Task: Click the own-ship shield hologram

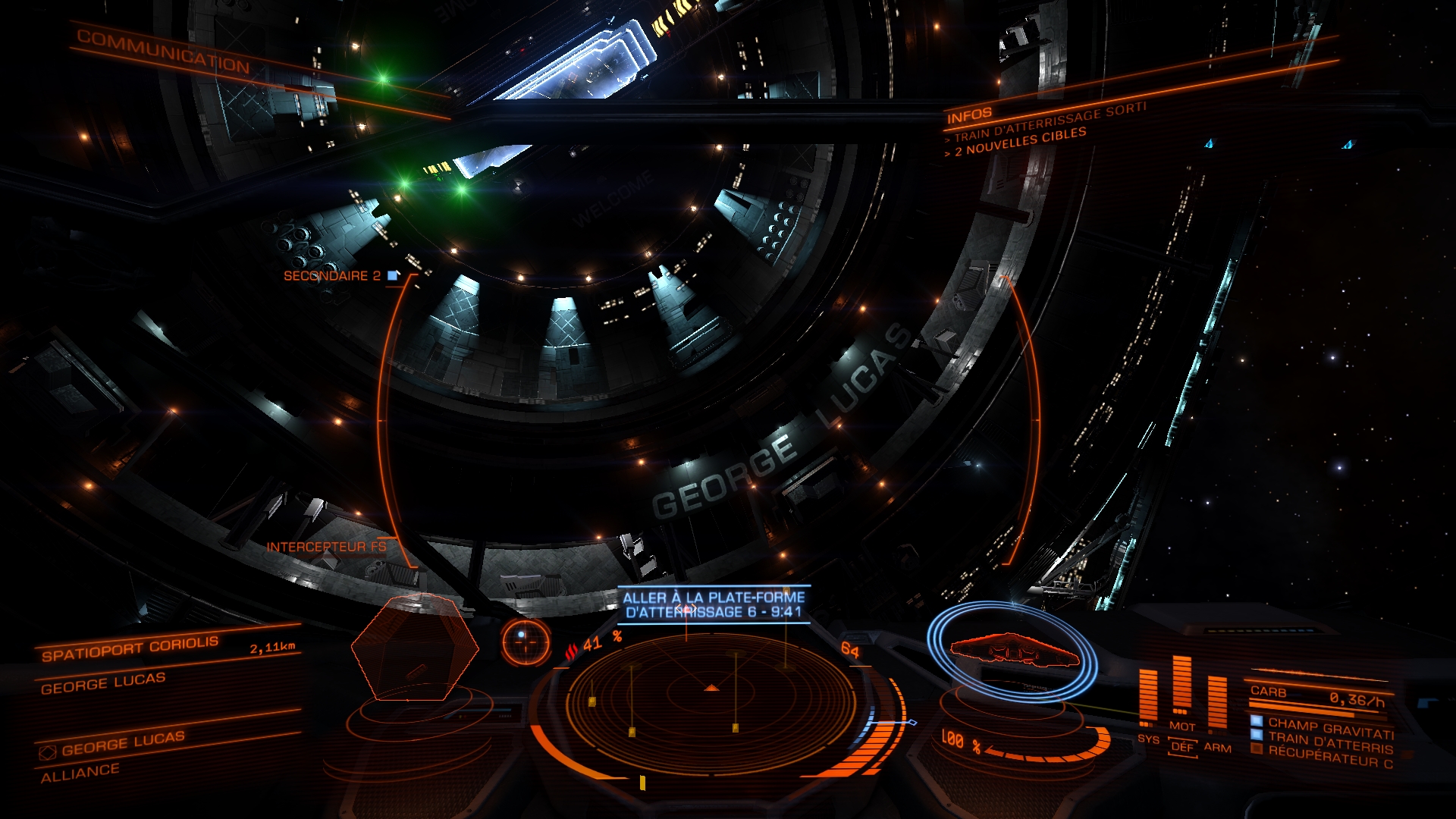Action: 1012,652
